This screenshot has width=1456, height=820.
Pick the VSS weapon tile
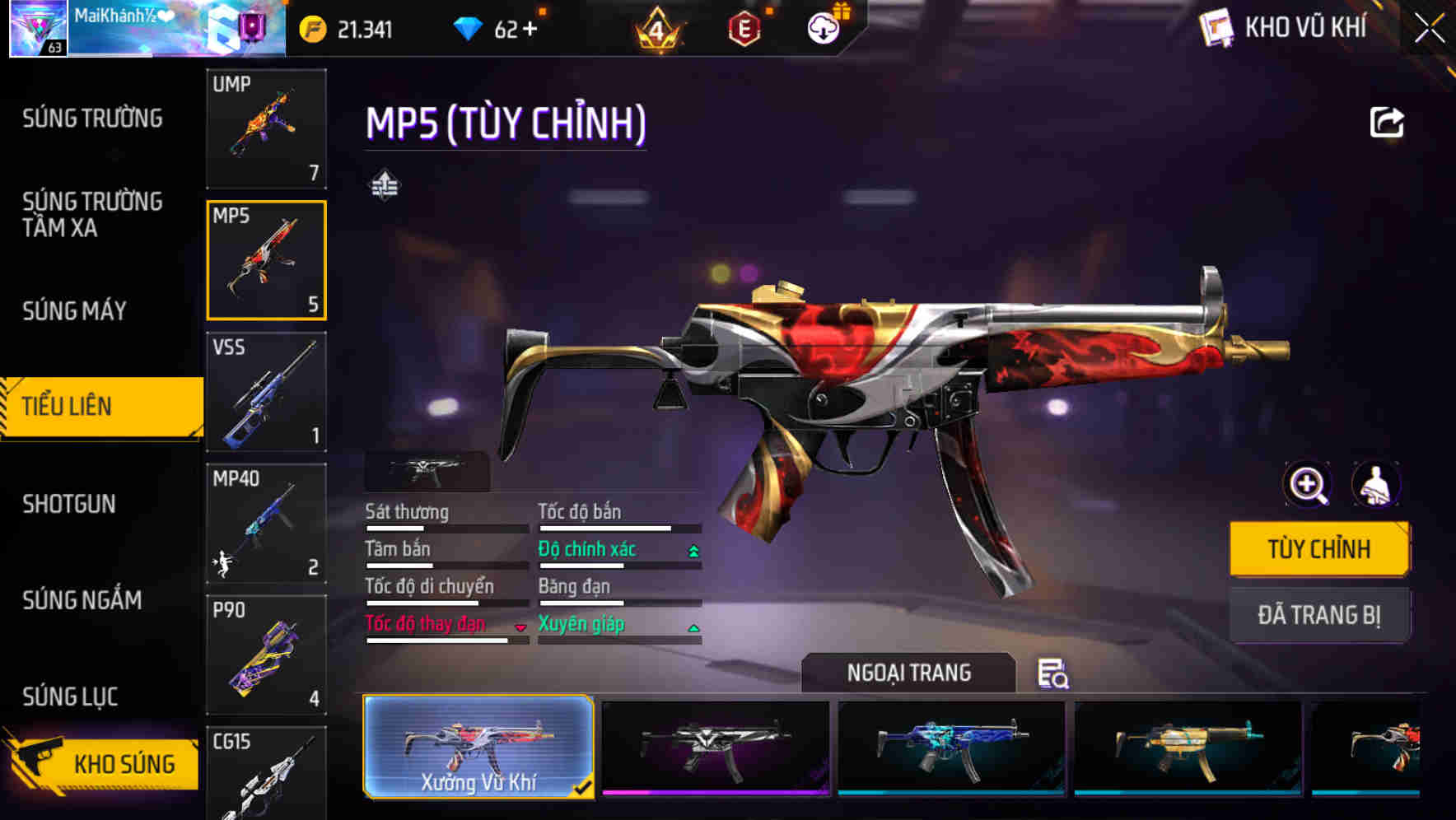[266, 392]
